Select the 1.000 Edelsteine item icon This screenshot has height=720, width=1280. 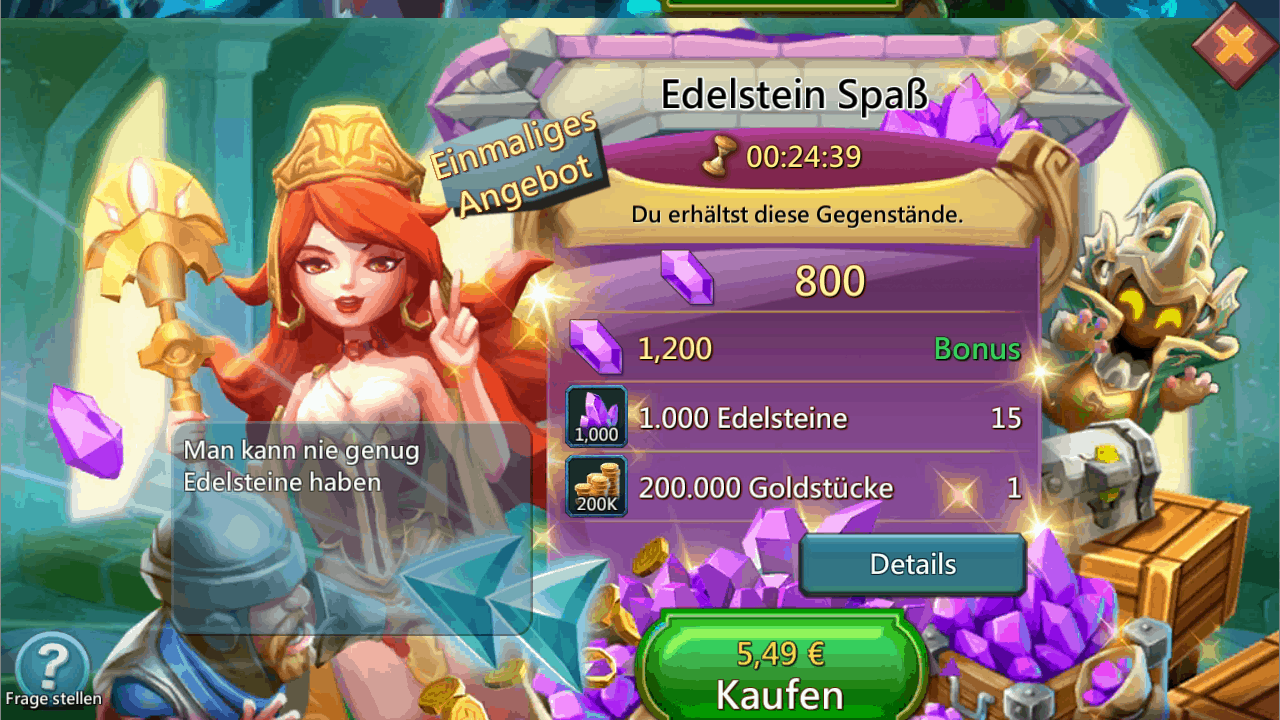tap(597, 416)
